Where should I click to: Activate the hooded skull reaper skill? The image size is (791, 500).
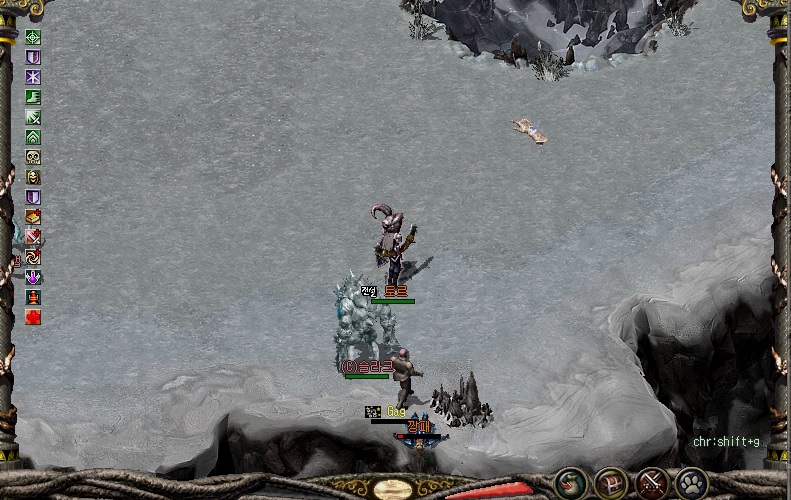tap(33, 177)
